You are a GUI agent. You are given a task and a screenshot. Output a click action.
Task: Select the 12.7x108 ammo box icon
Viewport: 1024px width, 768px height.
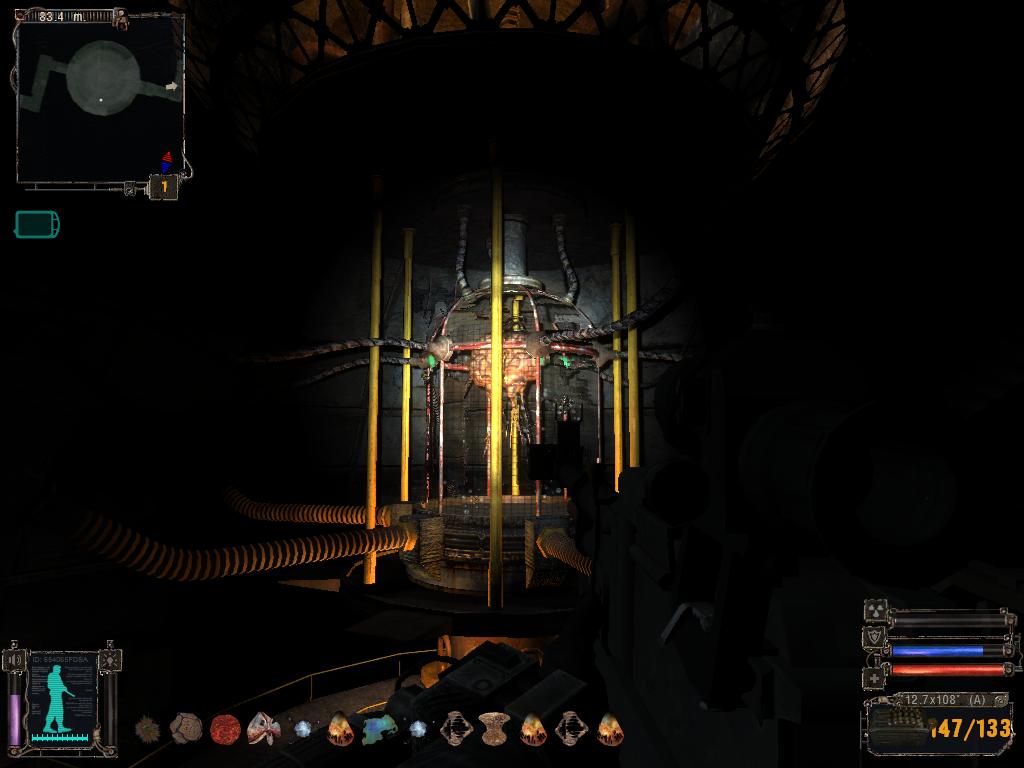(897, 729)
